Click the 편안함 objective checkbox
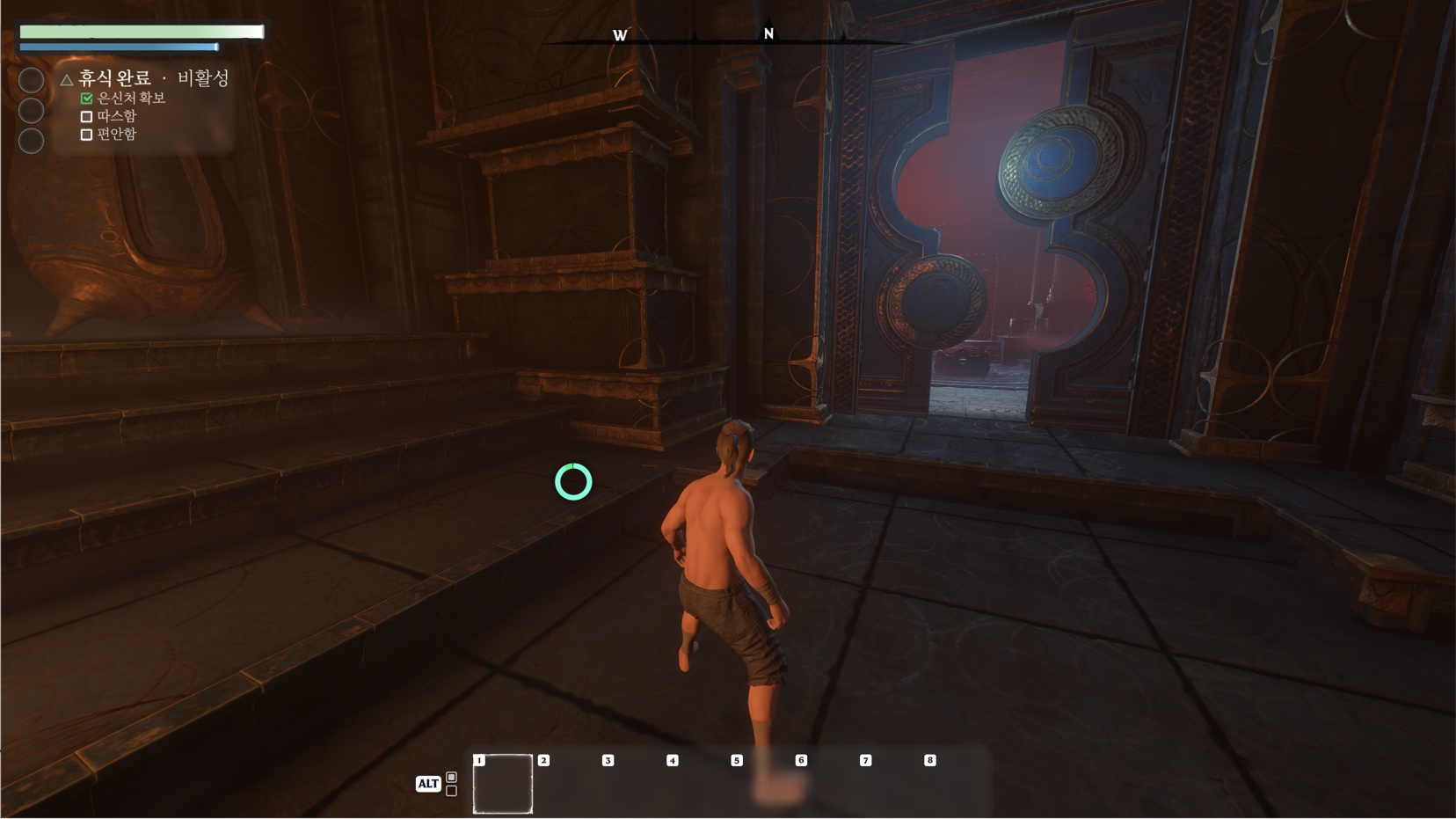Image resolution: width=1456 pixels, height=819 pixels. coord(86,135)
